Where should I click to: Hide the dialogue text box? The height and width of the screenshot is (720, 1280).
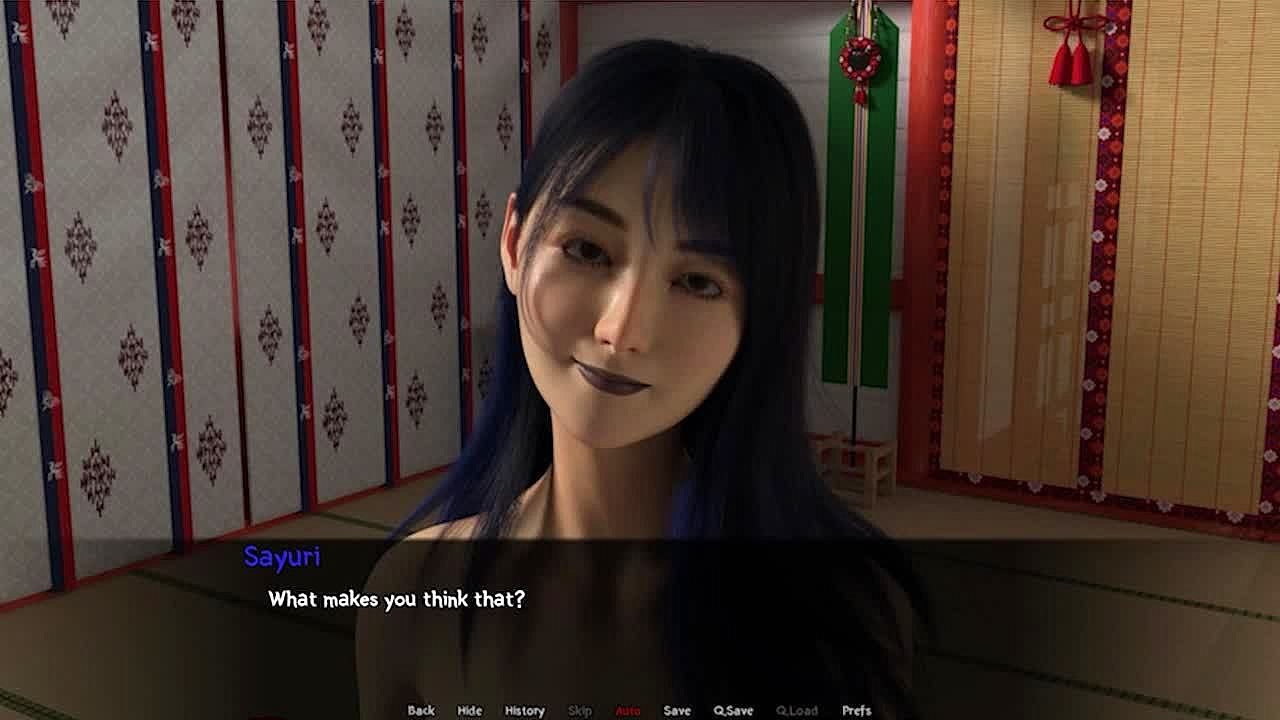point(469,710)
